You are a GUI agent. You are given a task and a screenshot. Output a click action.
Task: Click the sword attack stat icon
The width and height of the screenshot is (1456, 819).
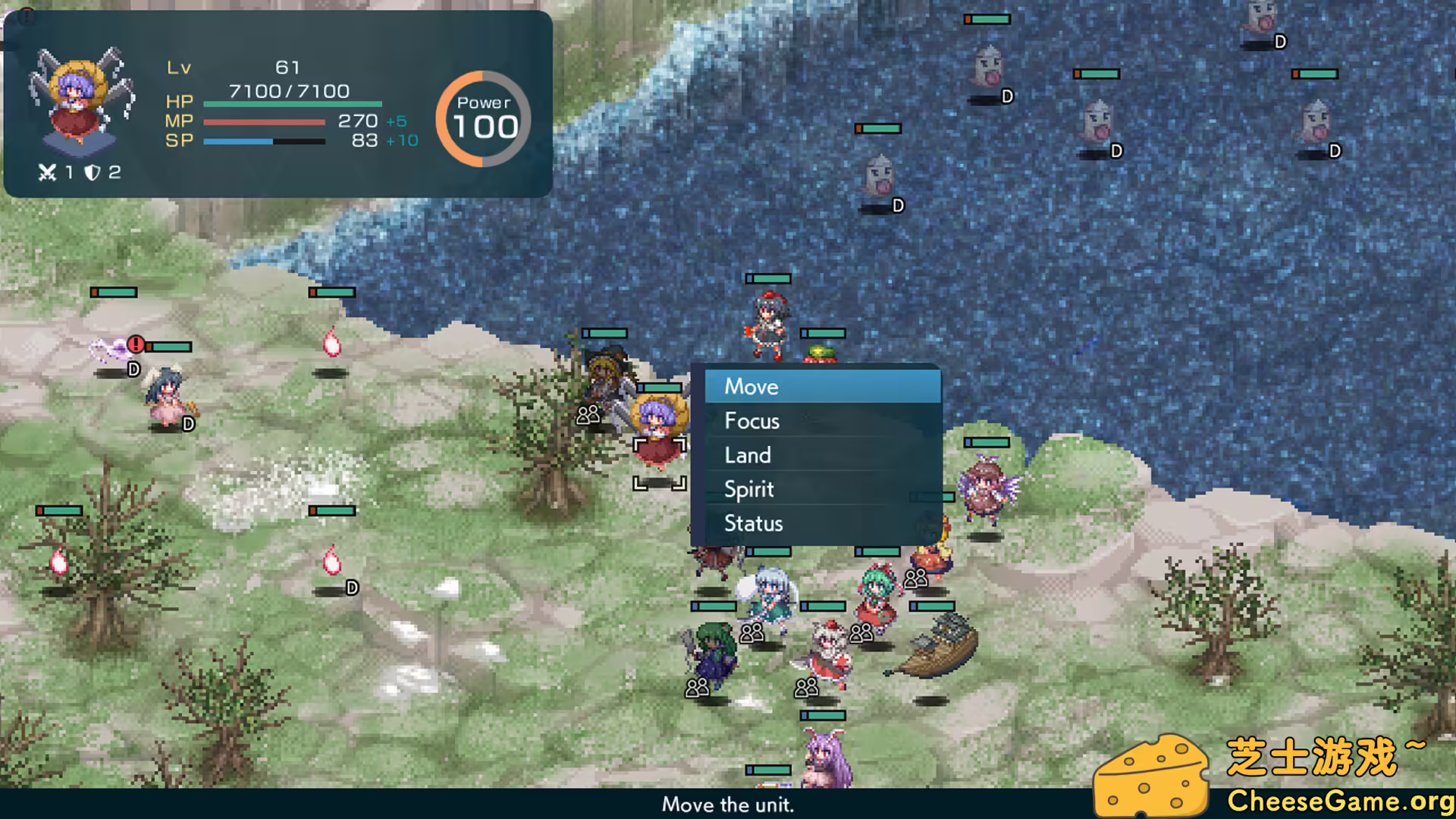coord(45,172)
